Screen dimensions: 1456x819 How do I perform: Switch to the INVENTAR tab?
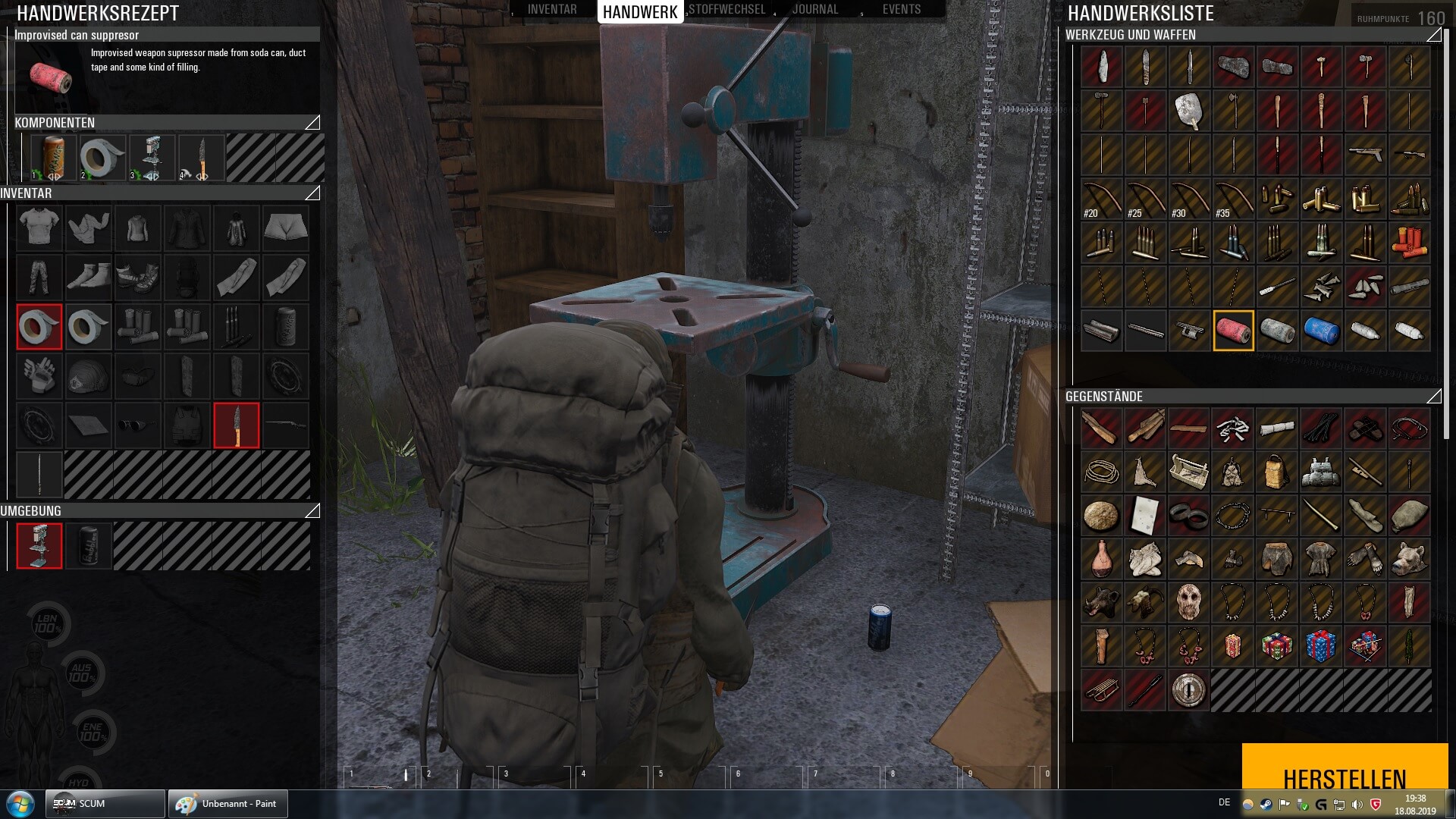[552, 10]
